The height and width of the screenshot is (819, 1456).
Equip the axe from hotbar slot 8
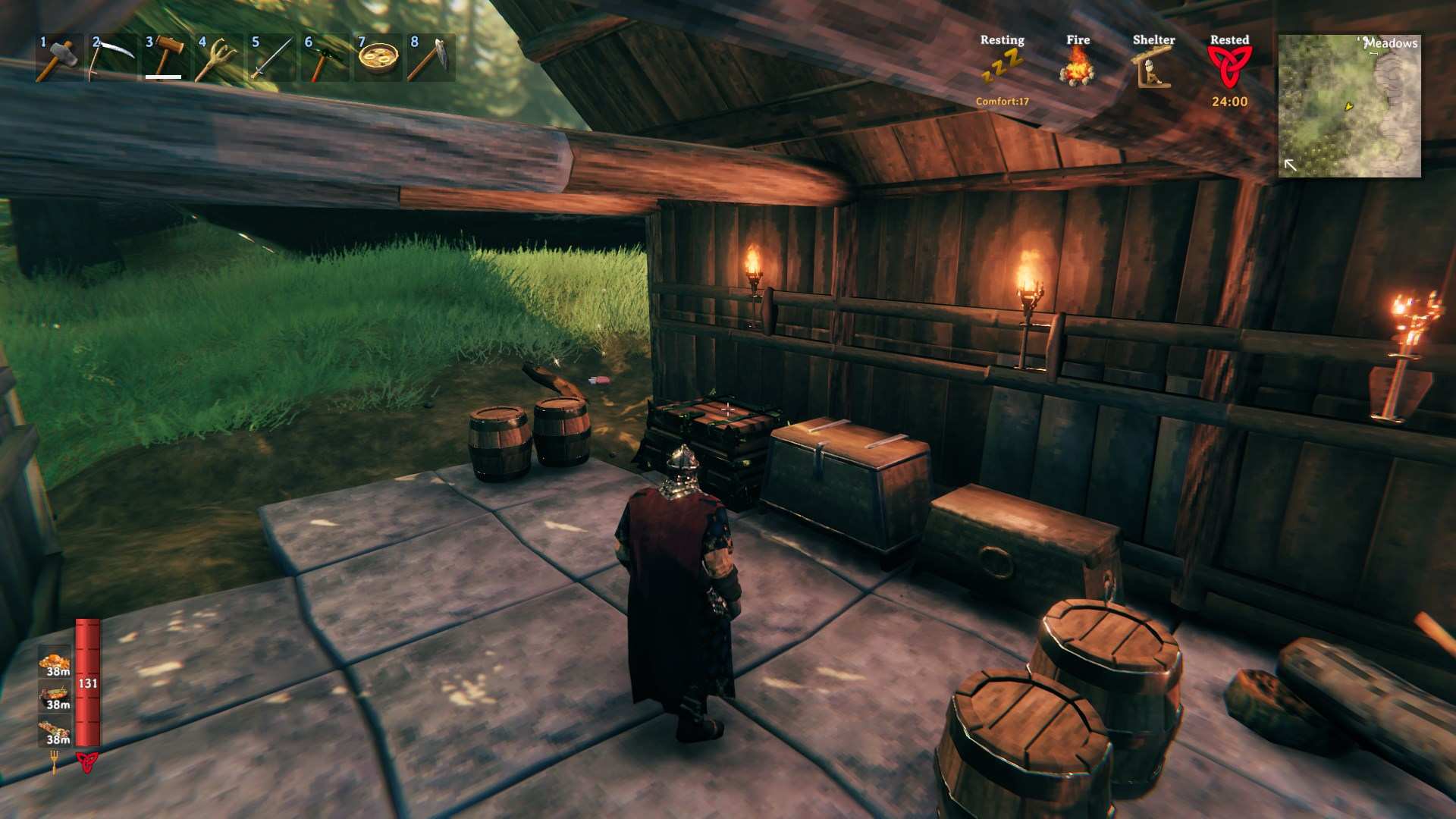(x=431, y=58)
